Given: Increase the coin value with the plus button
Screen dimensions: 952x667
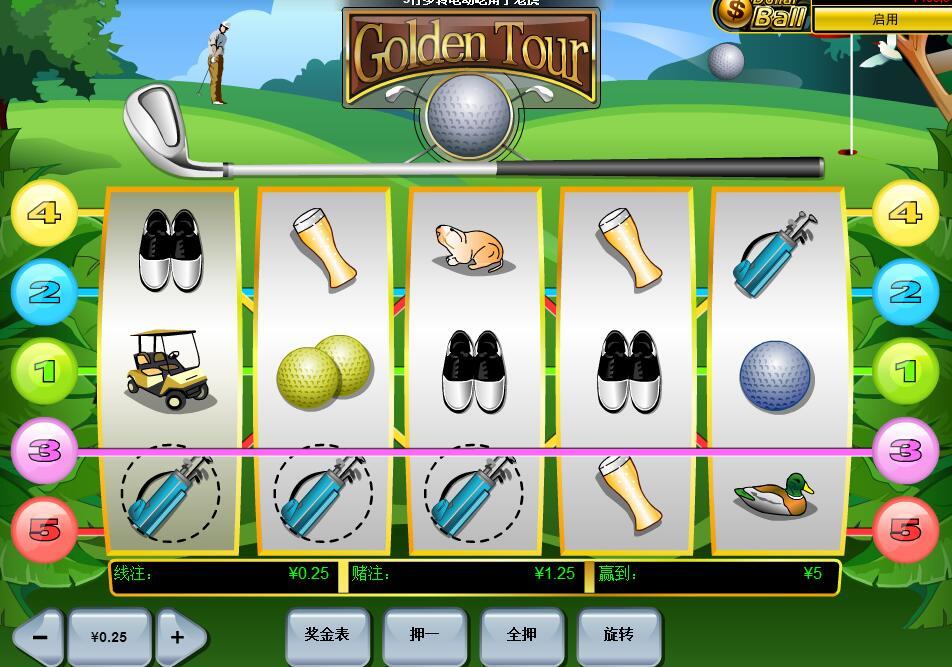Looking at the screenshot, I should [179, 637].
